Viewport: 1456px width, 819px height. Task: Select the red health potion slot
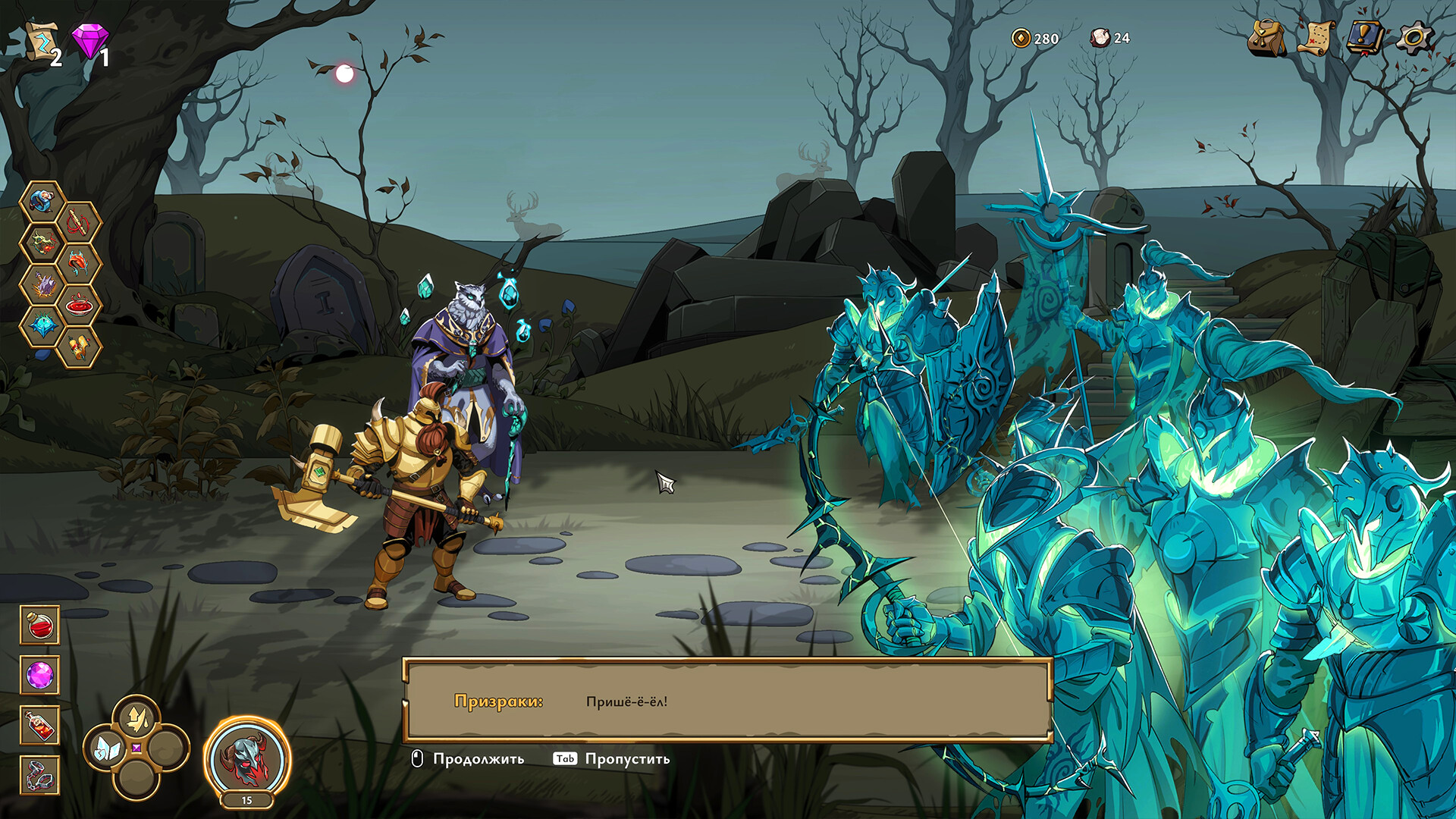pyautogui.click(x=39, y=625)
